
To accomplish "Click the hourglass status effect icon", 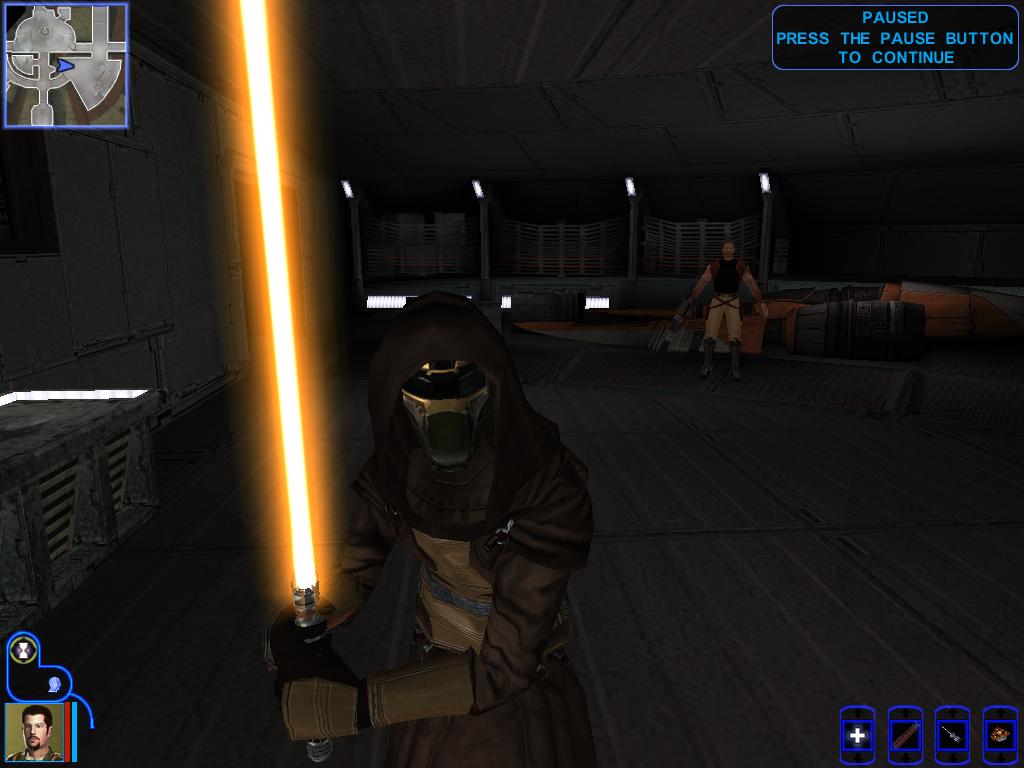I will click(x=22, y=651).
